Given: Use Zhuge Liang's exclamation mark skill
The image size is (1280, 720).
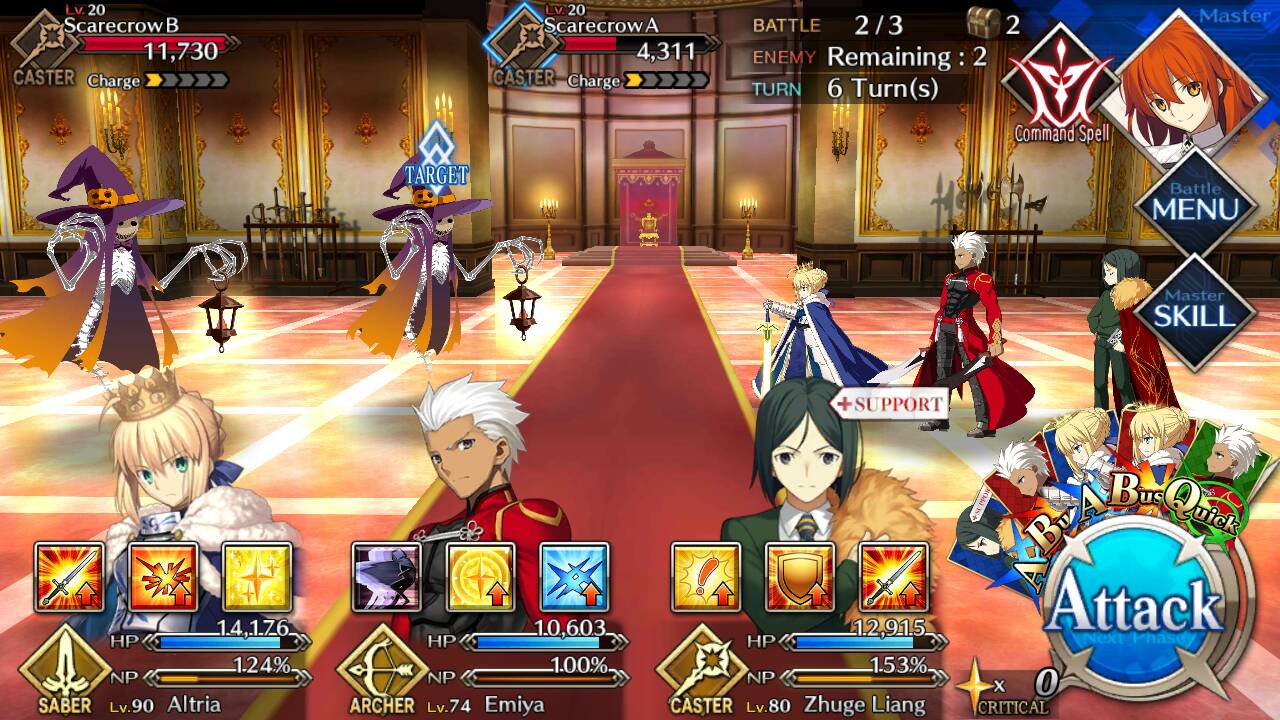Looking at the screenshot, I should coord(705,577).
